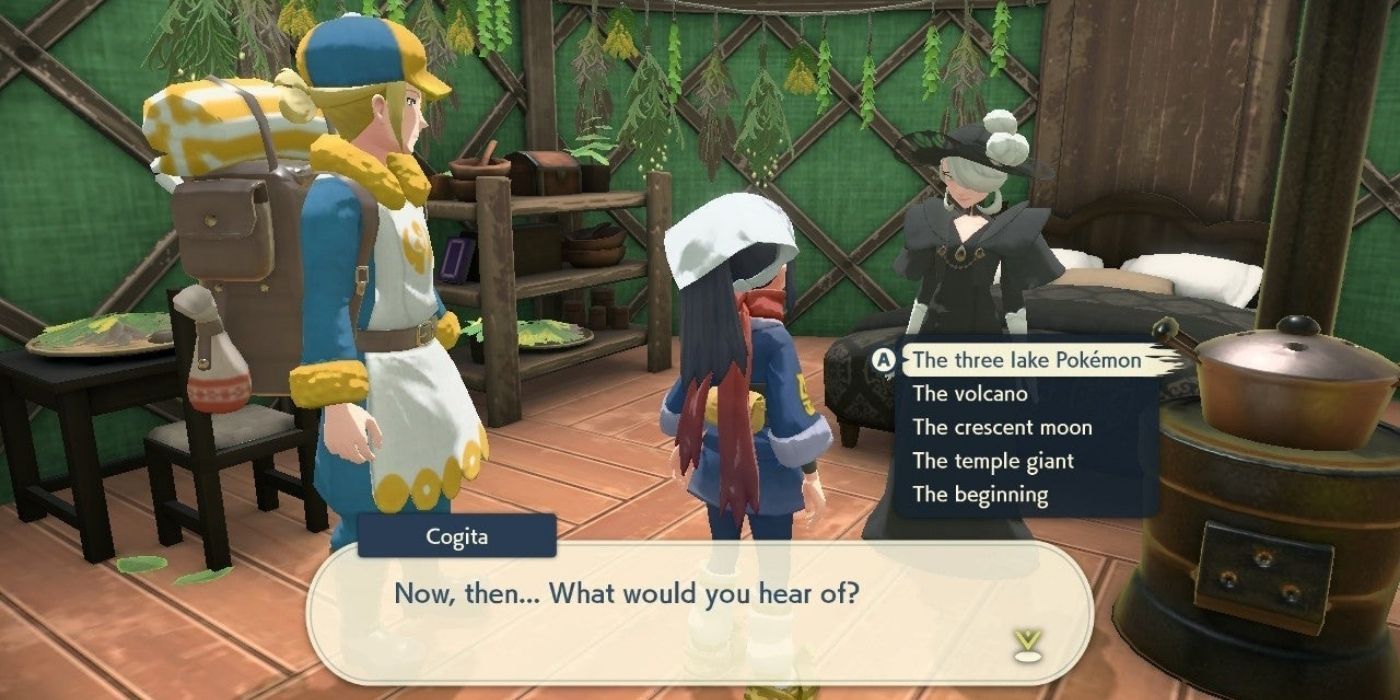This screenshot has width=1400, height=700.
Task: Ask about "The crescent moon"
Action: coord(1001,428)
